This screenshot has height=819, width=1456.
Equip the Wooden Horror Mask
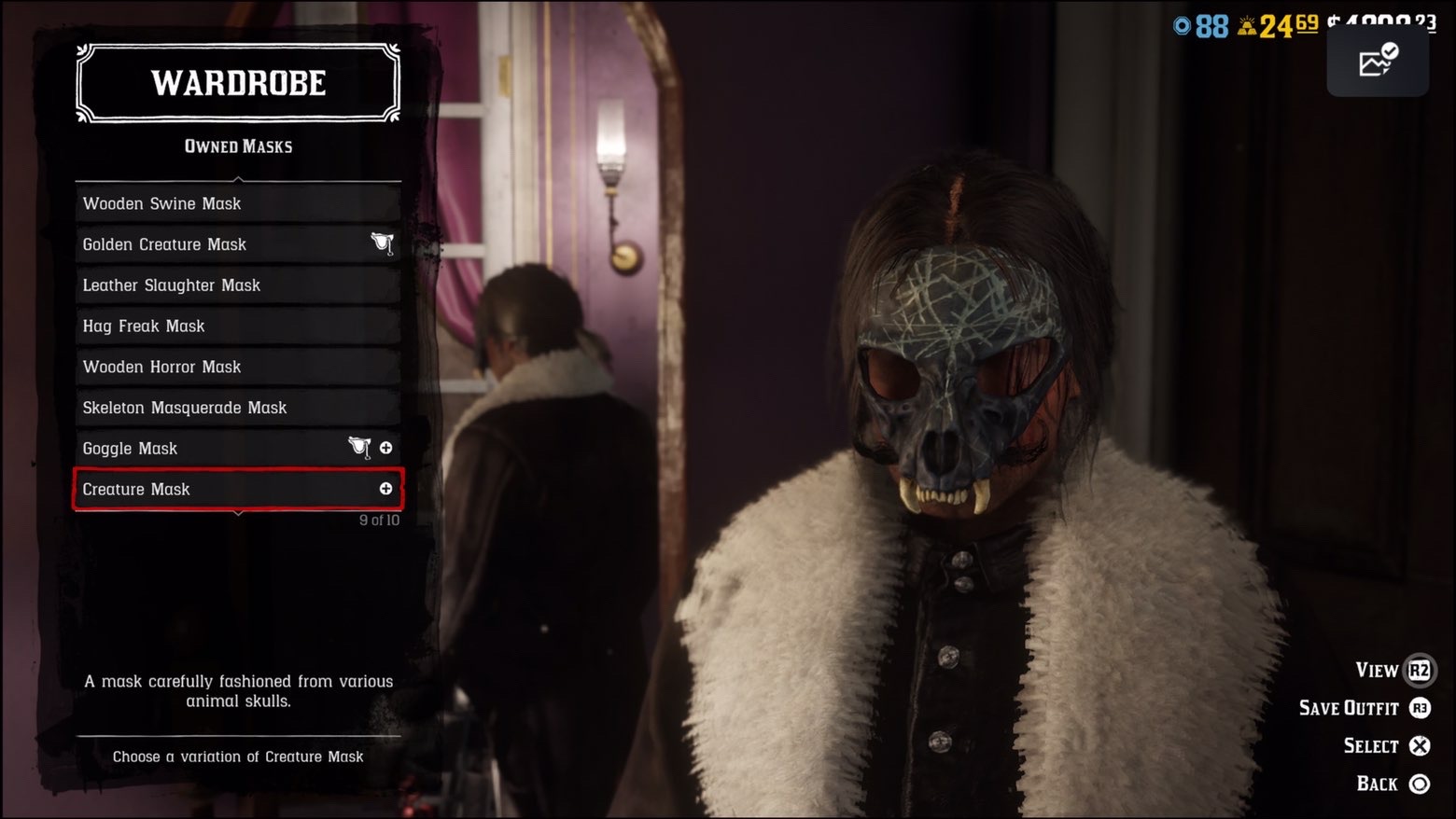pos(238,367)
